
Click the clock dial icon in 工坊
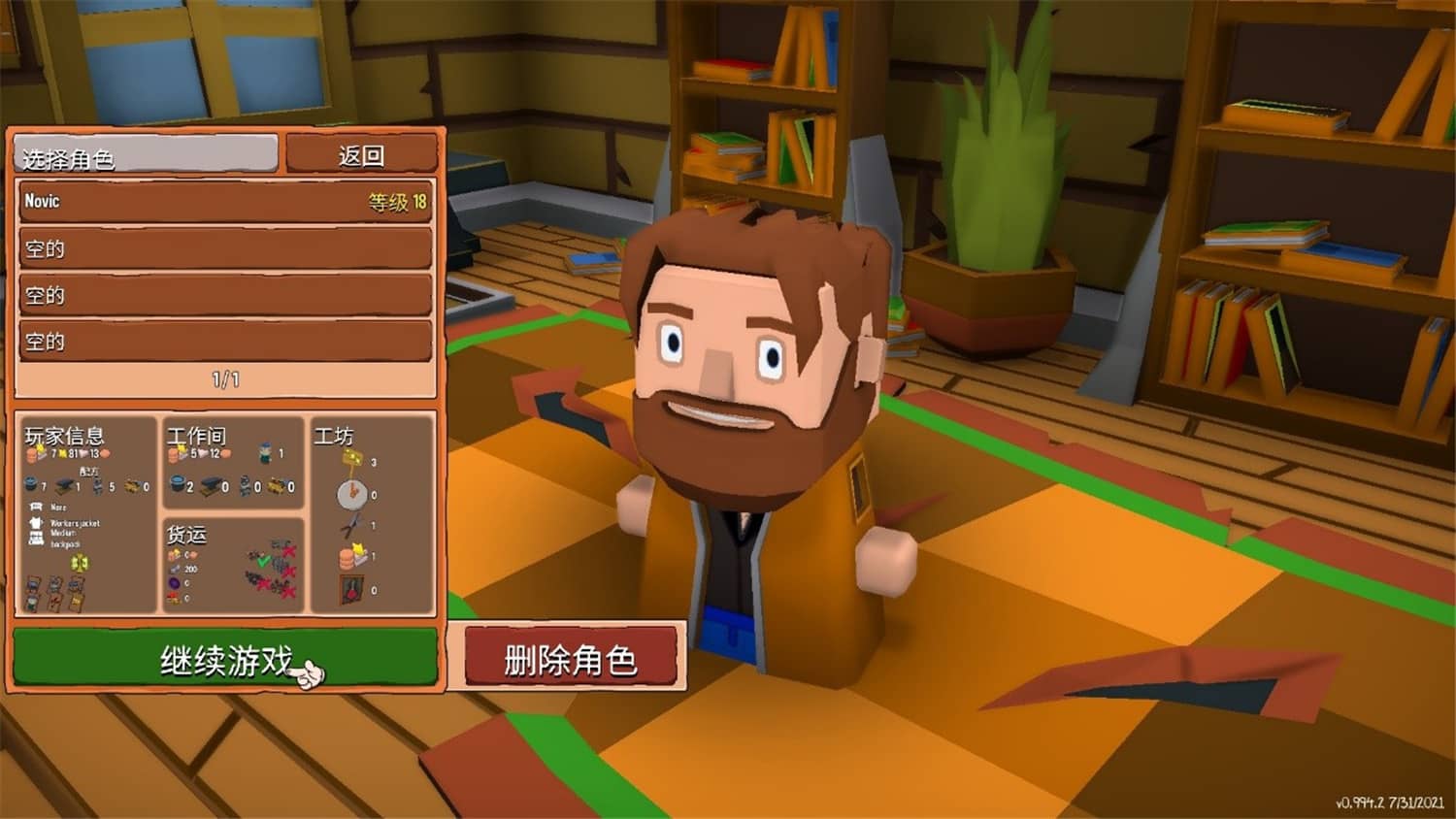pos(351,491)
